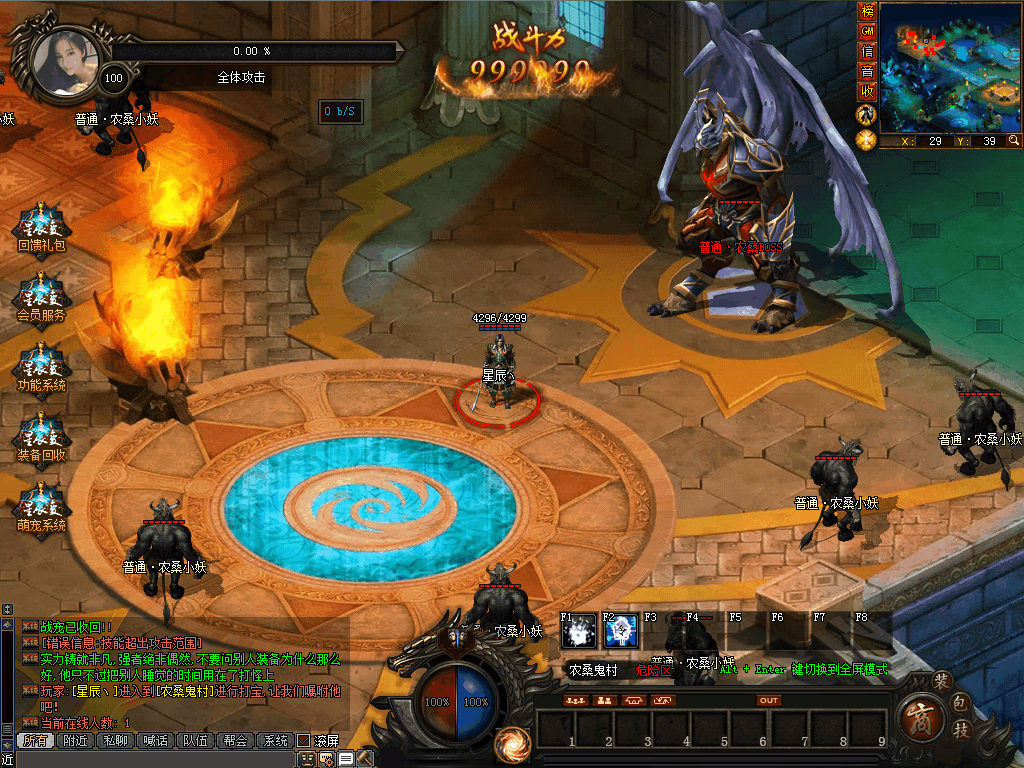Screen dimensions: 1024x768
Task: Click the minimap magnifier search button
Action: [x=1013, y=141]
